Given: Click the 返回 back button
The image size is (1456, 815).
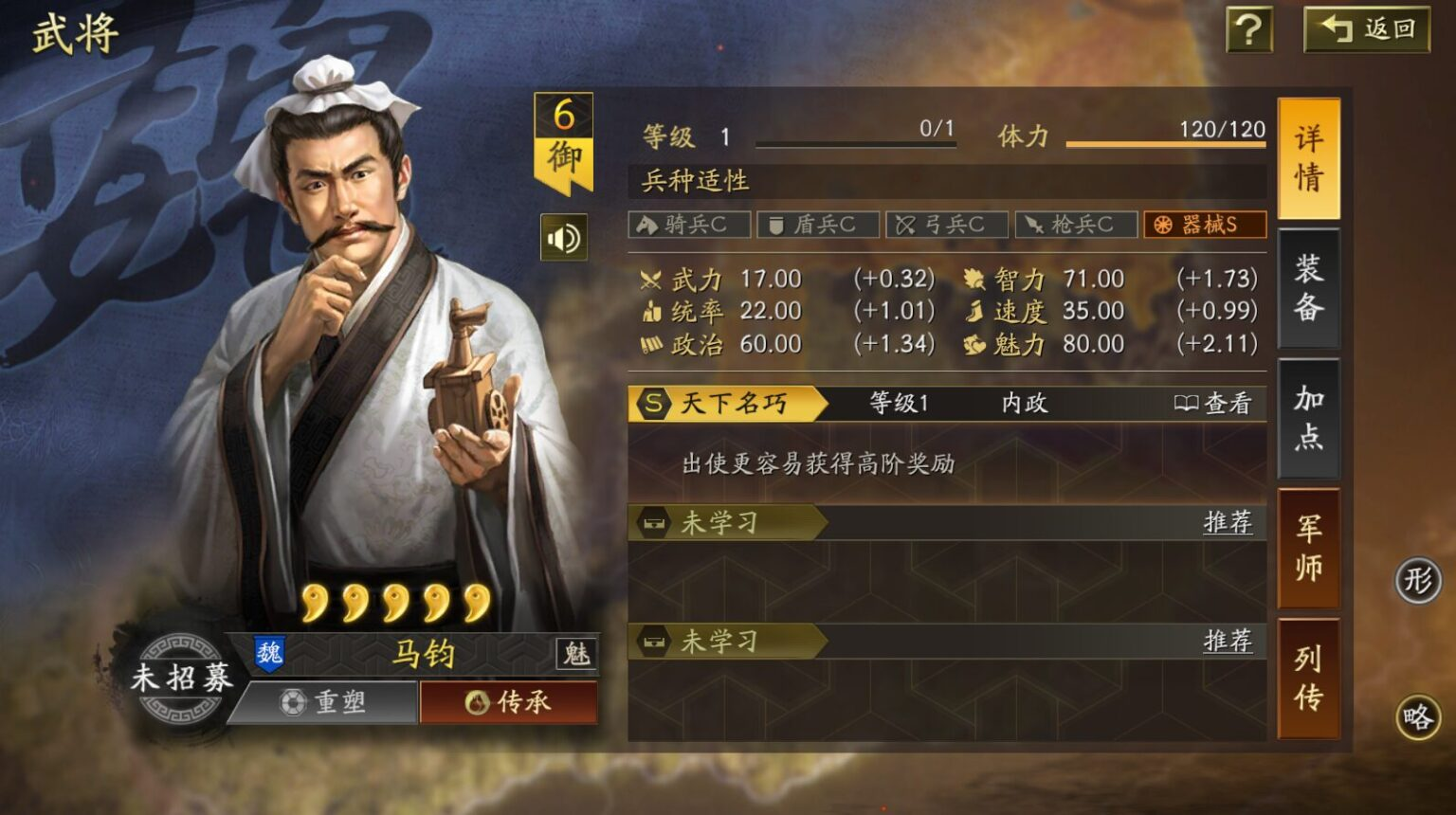Looking at the screenshot, I should pyautogui.click(x=1367, y=29).
